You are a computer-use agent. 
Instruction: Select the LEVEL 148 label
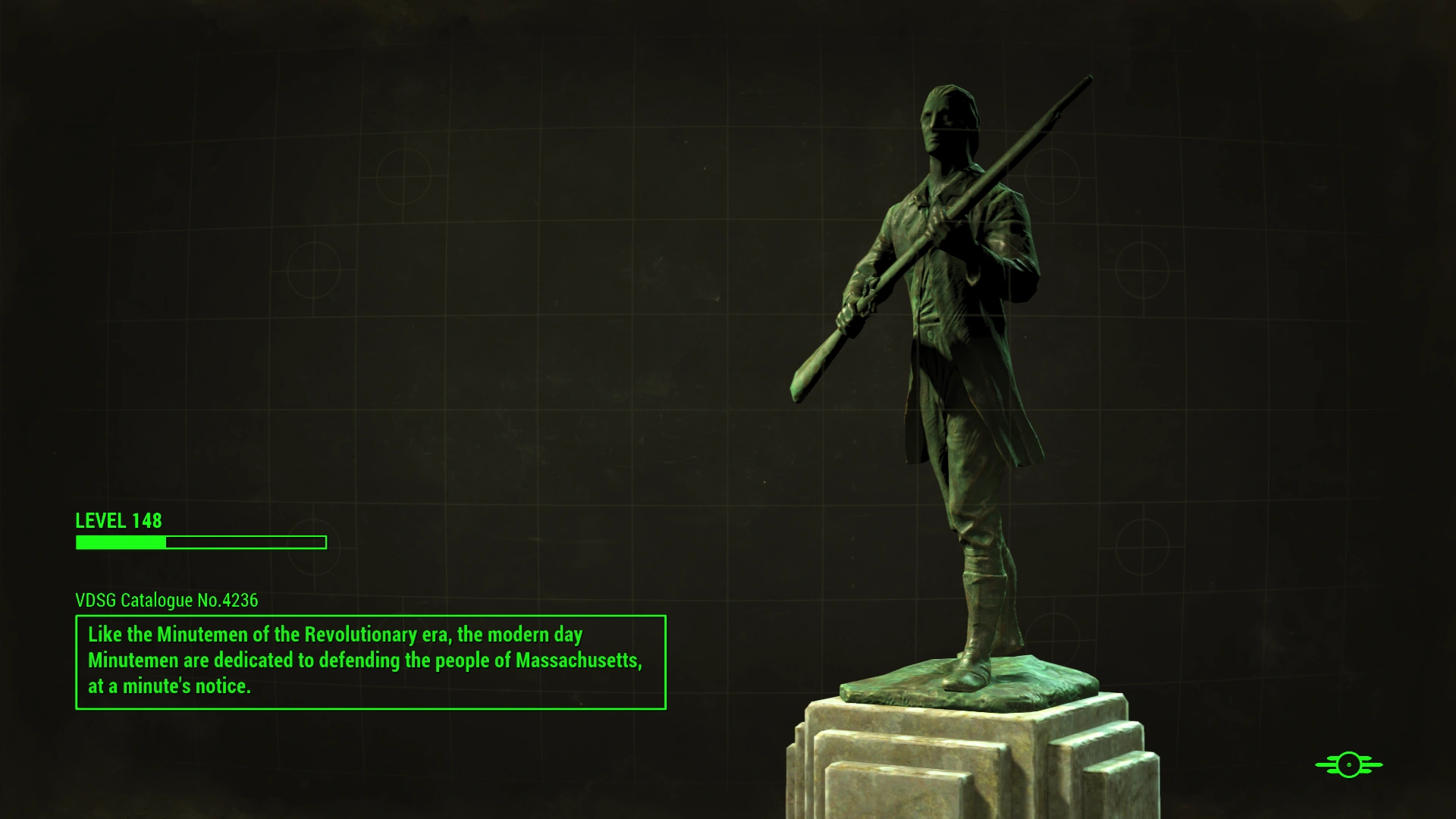pyautogui.click(x=118, y=521)
